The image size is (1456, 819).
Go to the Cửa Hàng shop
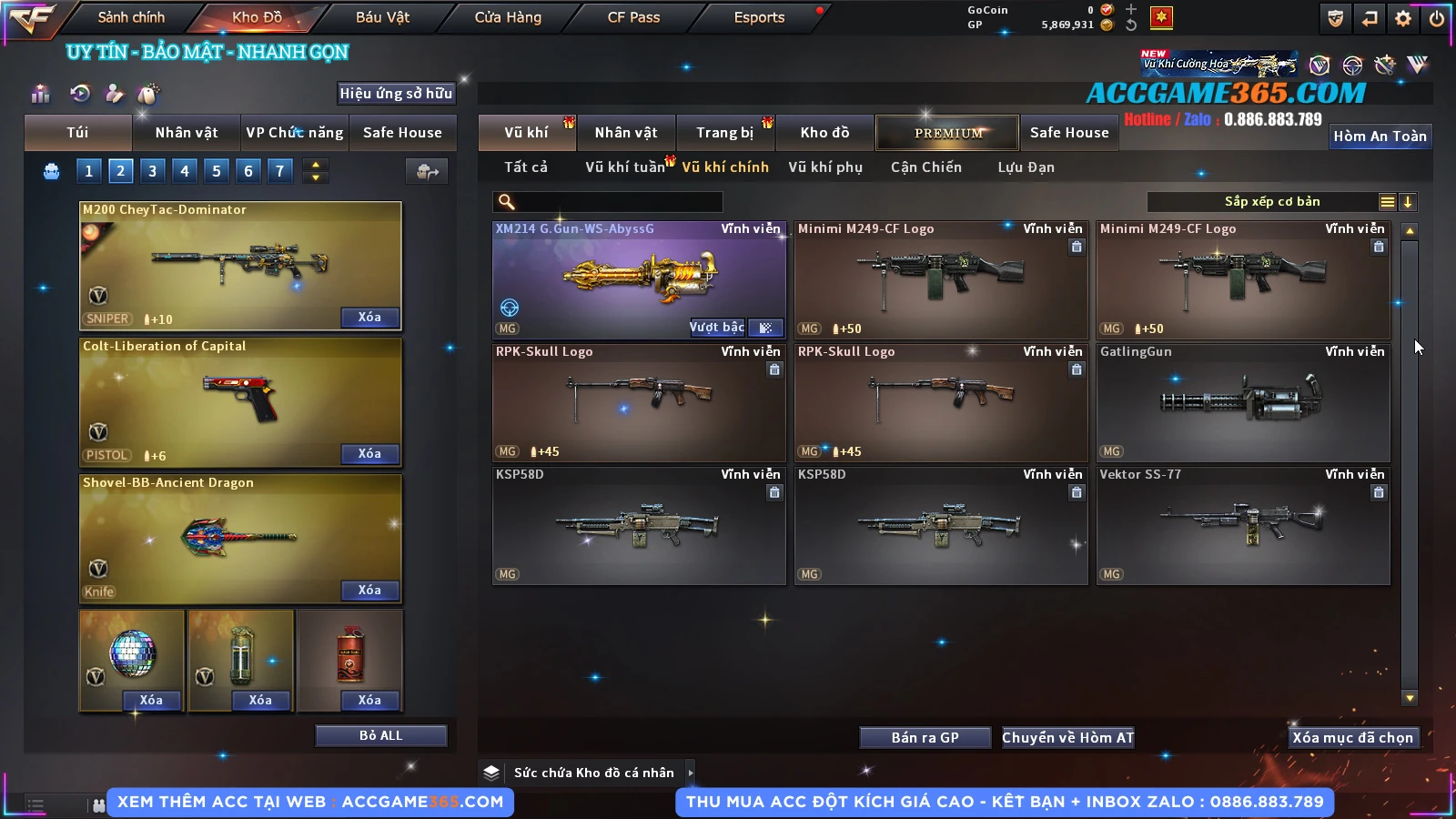coord(508,17)
